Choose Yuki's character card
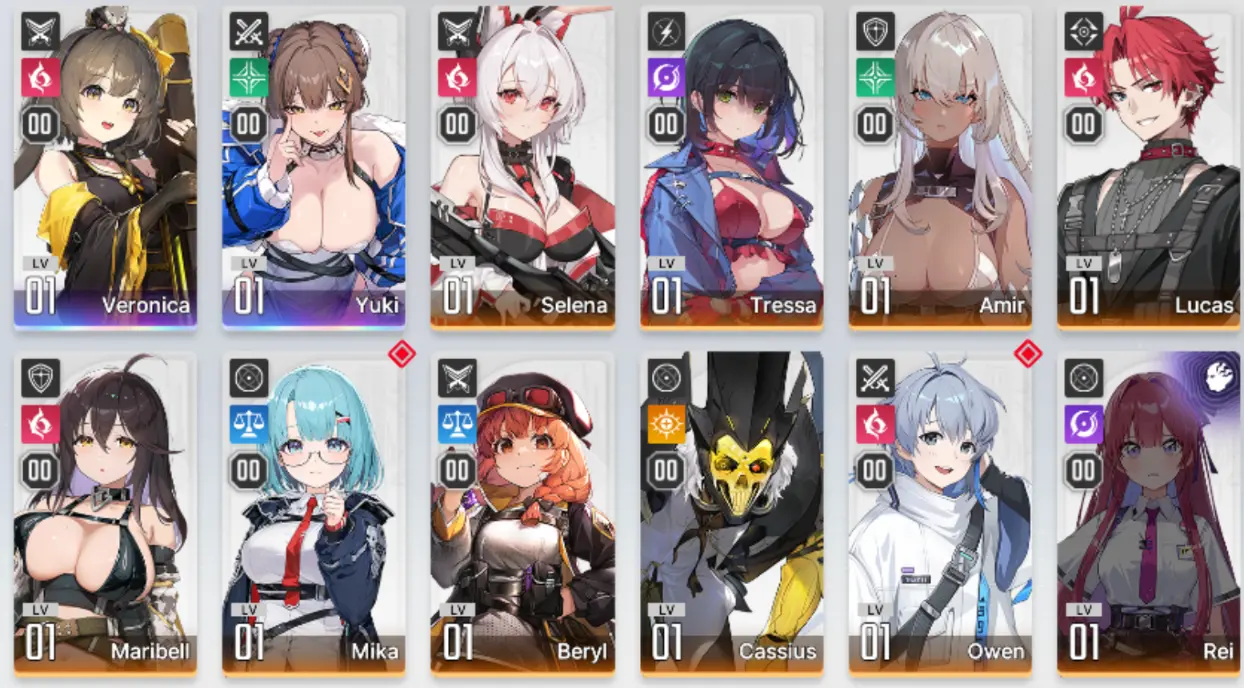 point(313,167)
